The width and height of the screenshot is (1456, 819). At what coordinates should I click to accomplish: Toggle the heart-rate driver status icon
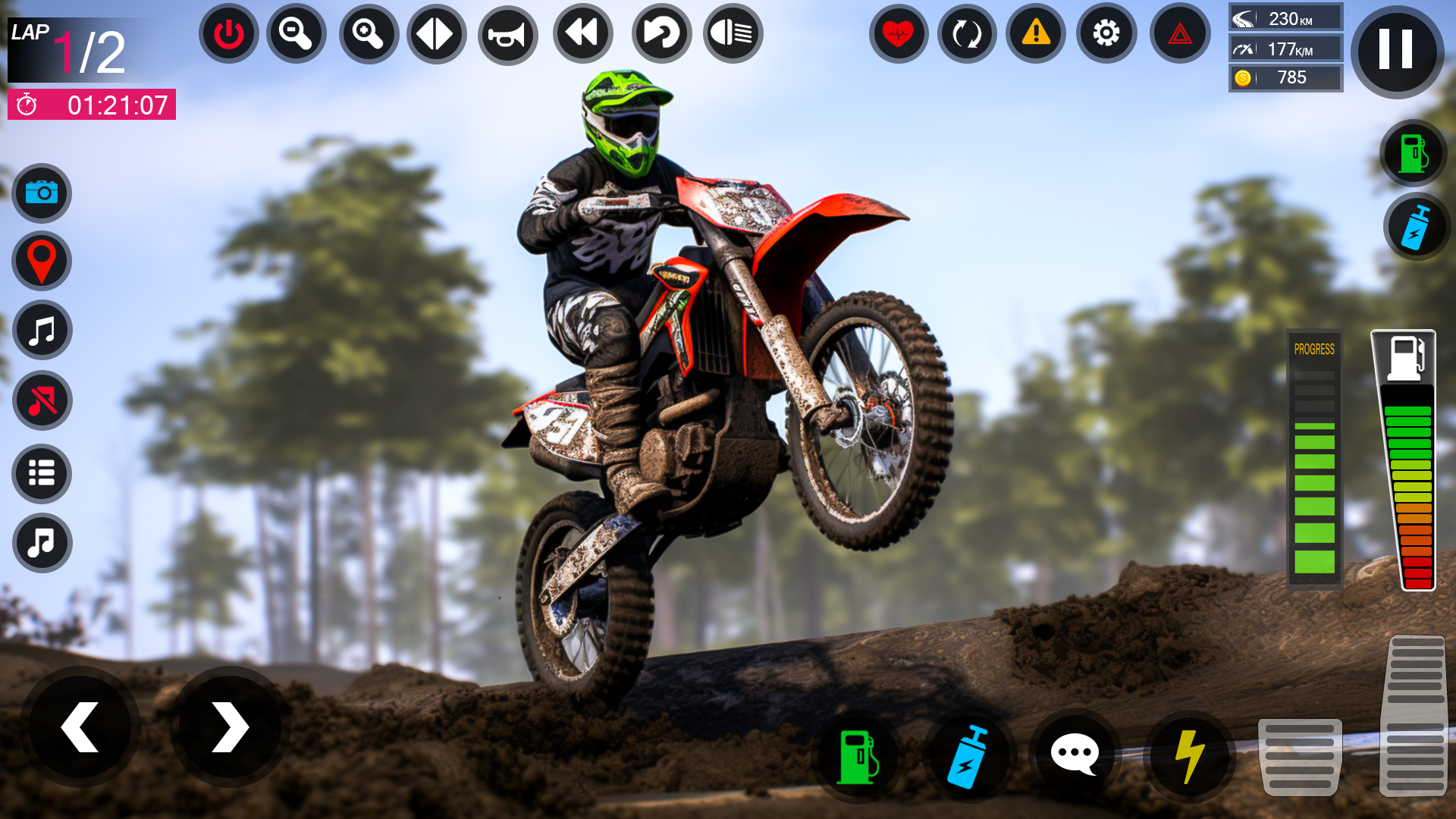pyautogui.click(x=898, y=34)
